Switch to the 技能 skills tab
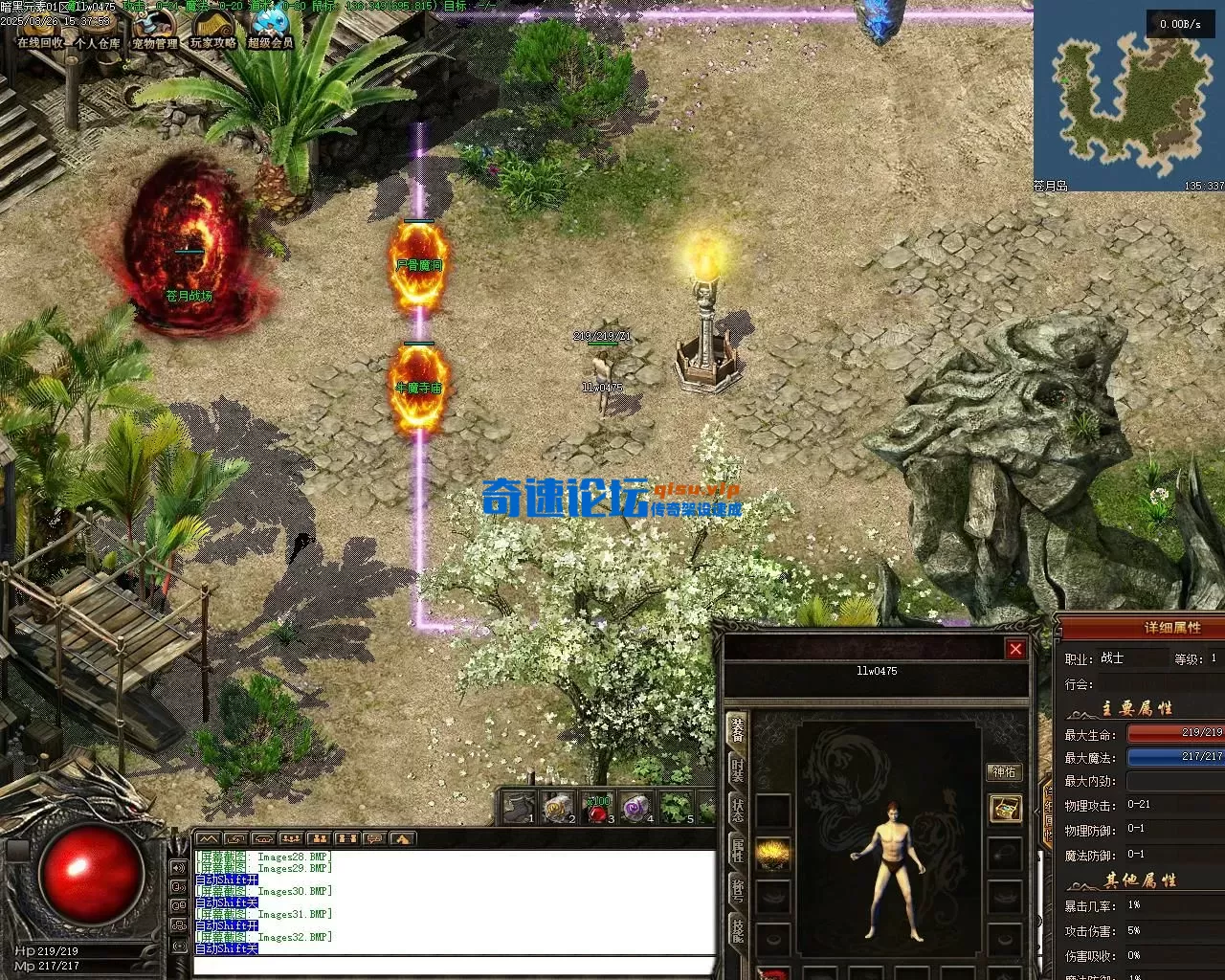The height and width of the screenshot is (980, 1225). tap(738, 930)
